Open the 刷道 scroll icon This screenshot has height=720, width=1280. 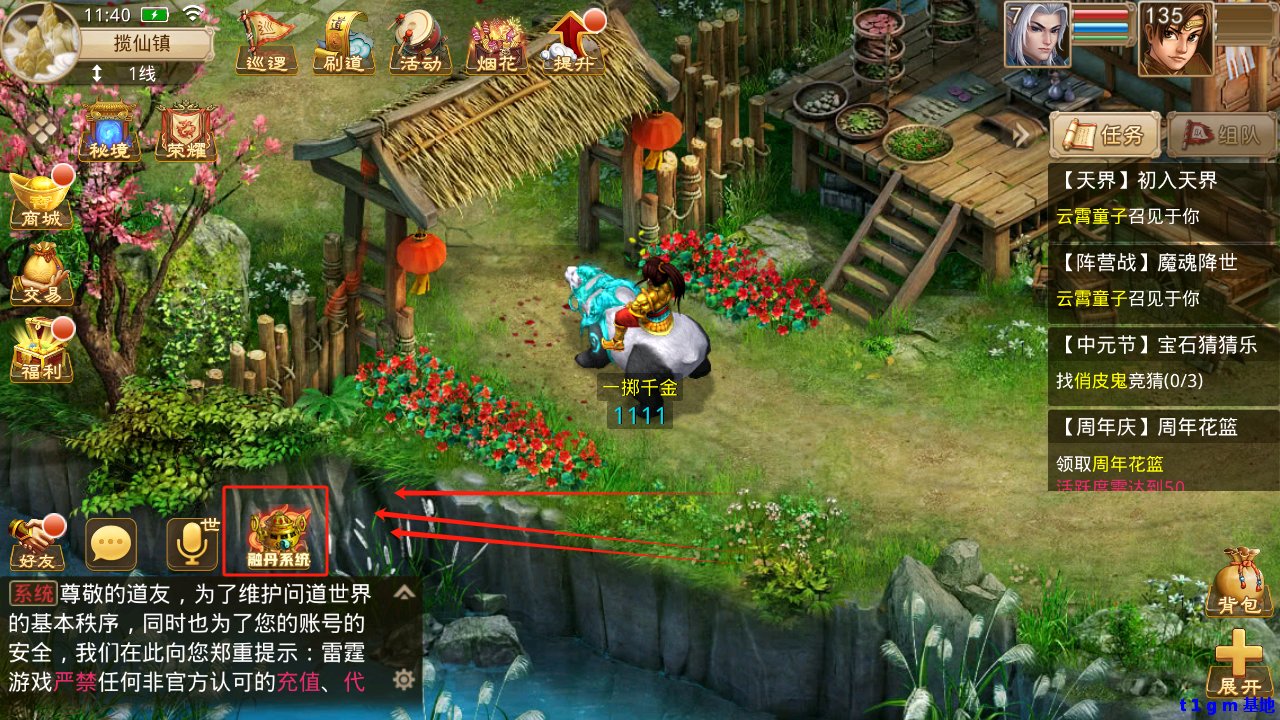[343, 44]
